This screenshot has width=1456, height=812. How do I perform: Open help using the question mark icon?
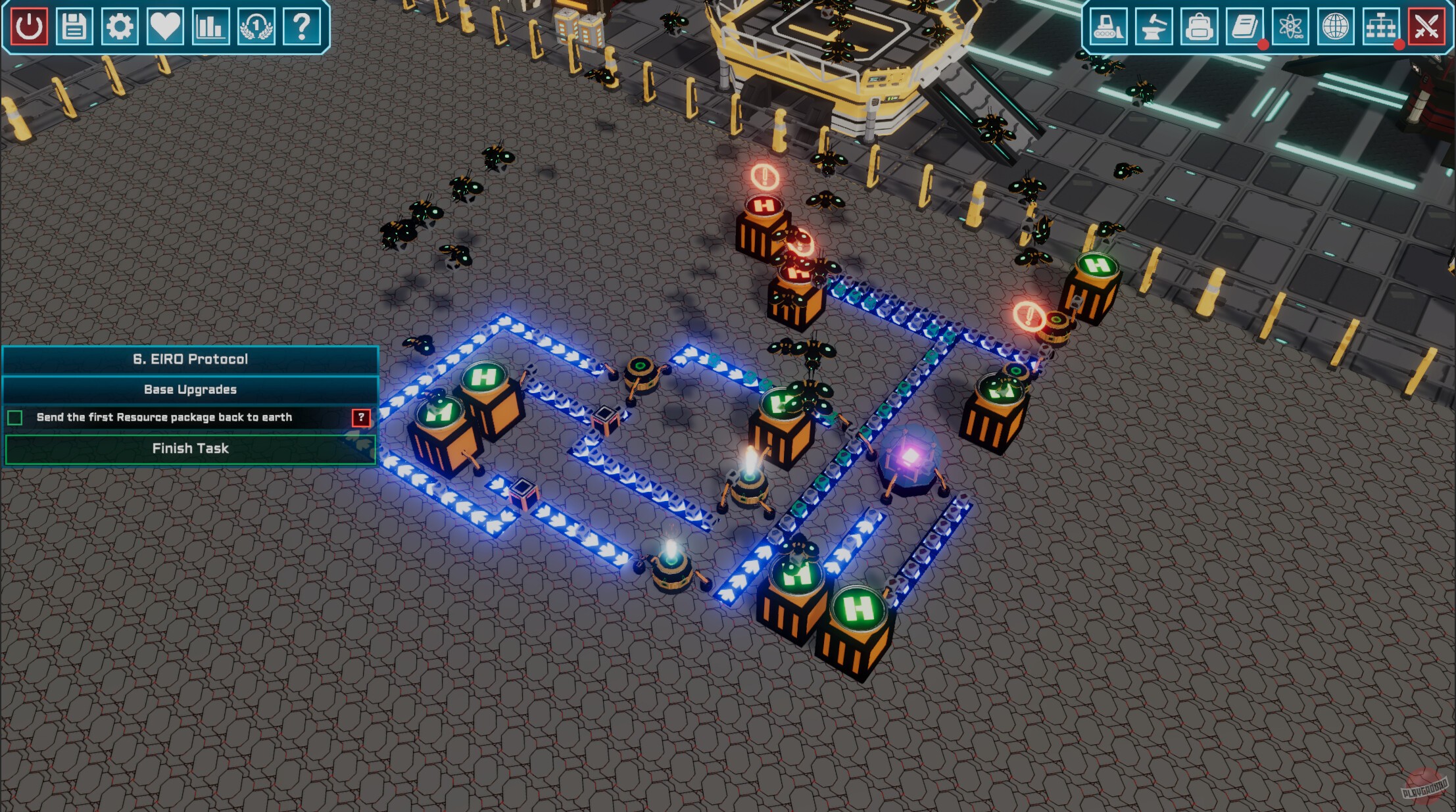tap(301, 28)
